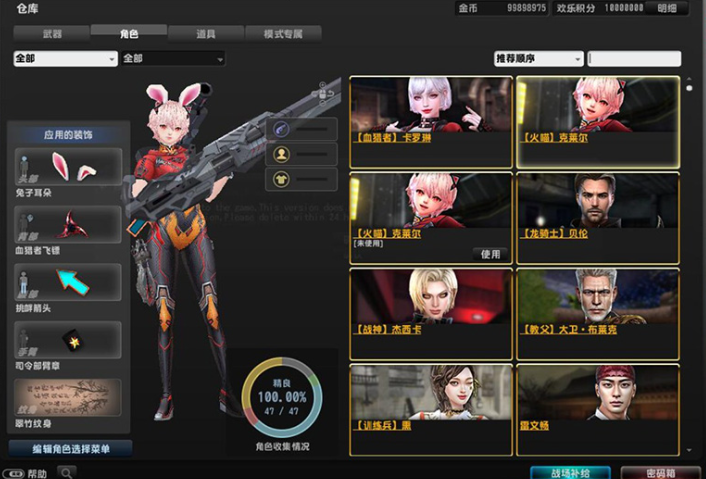Select the 司令部臂章 armband slot
Screen dimensions: 706x479
(x=69, y=340)
